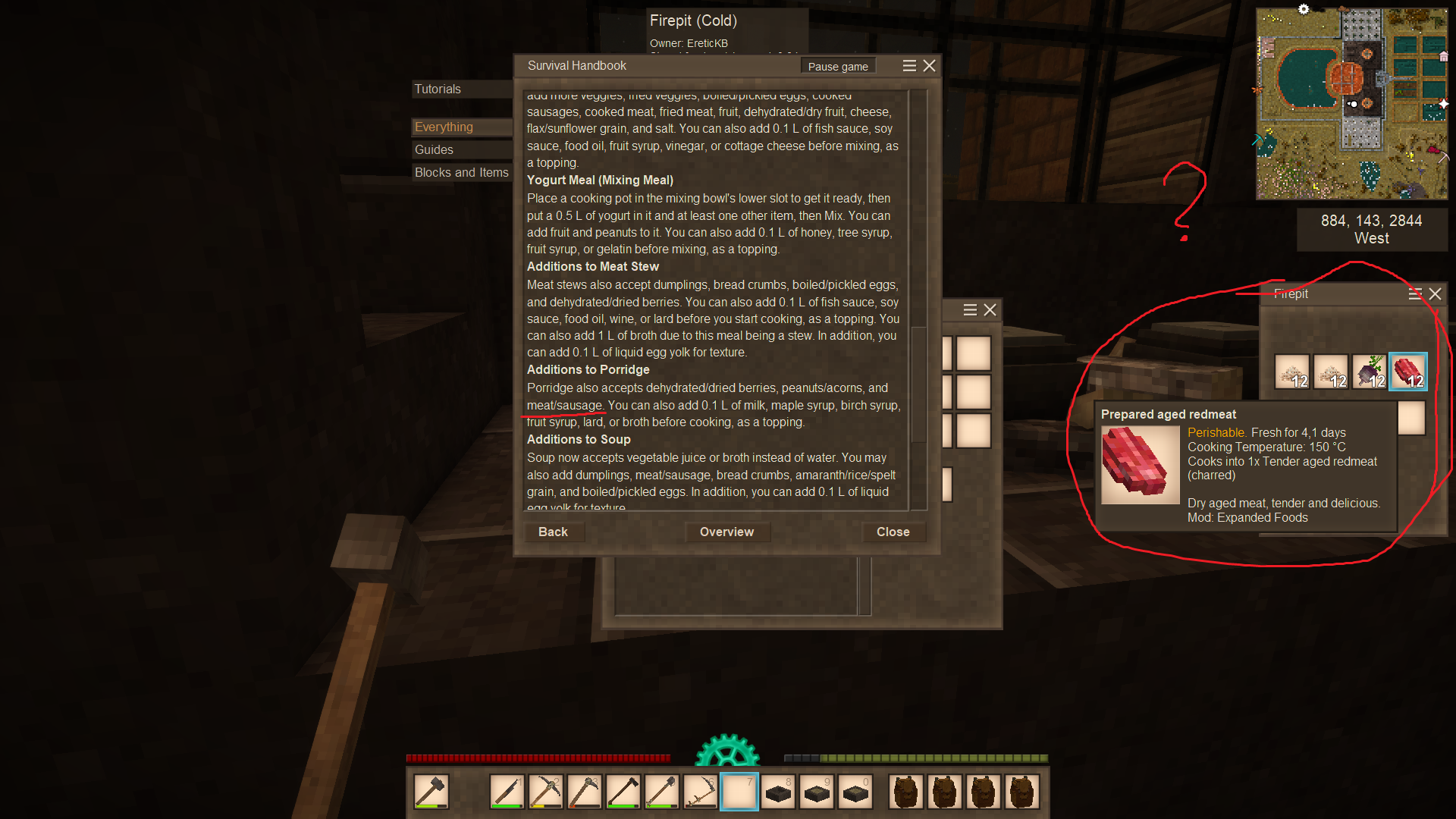The image size is (1456, 819).
Task: Go Back in the handbook
Action: pos(553,532)
